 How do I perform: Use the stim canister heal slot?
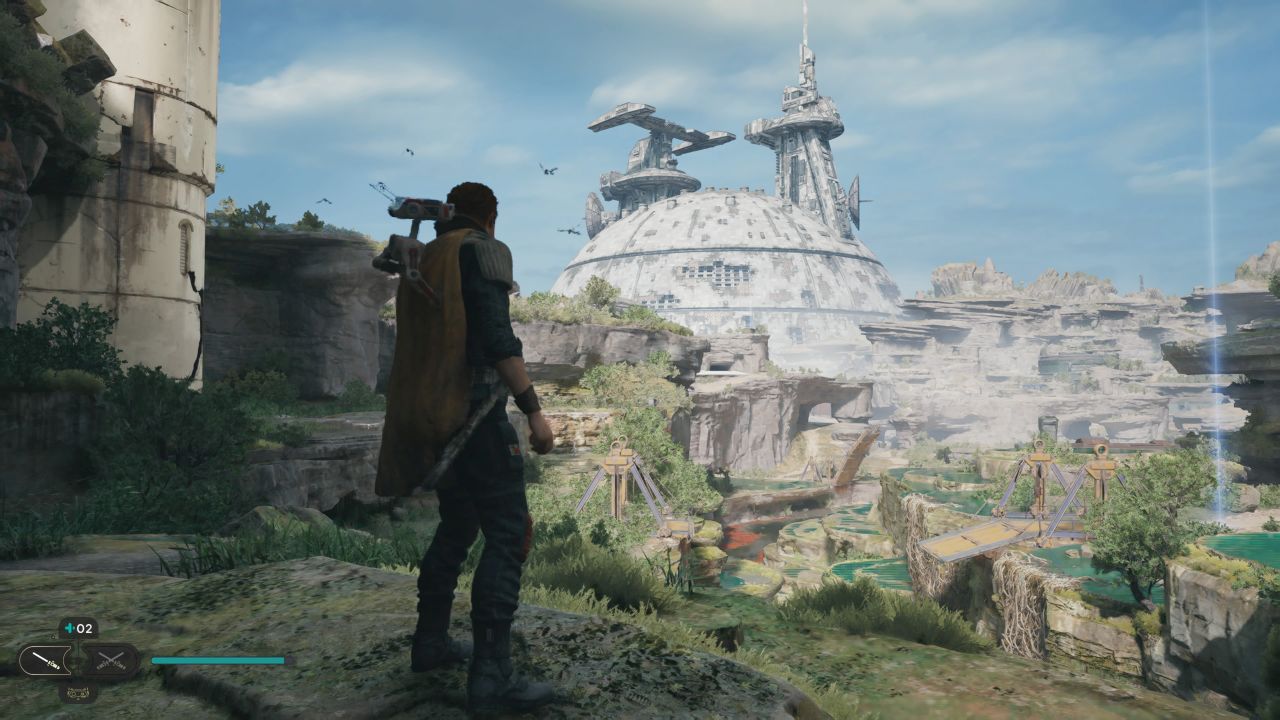pyautogui.click(x=78, y=629)
